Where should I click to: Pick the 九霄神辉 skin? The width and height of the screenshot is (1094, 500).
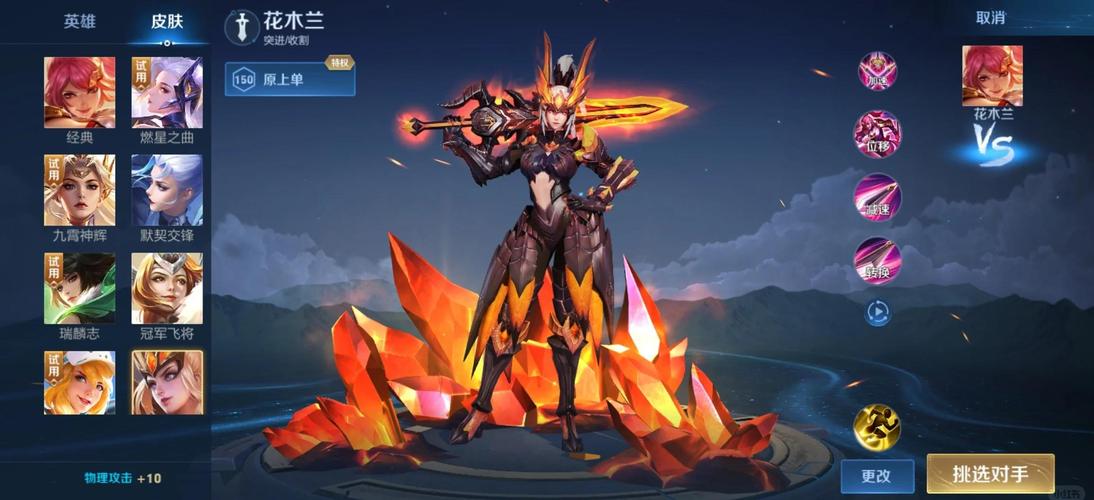click(80, 190)
